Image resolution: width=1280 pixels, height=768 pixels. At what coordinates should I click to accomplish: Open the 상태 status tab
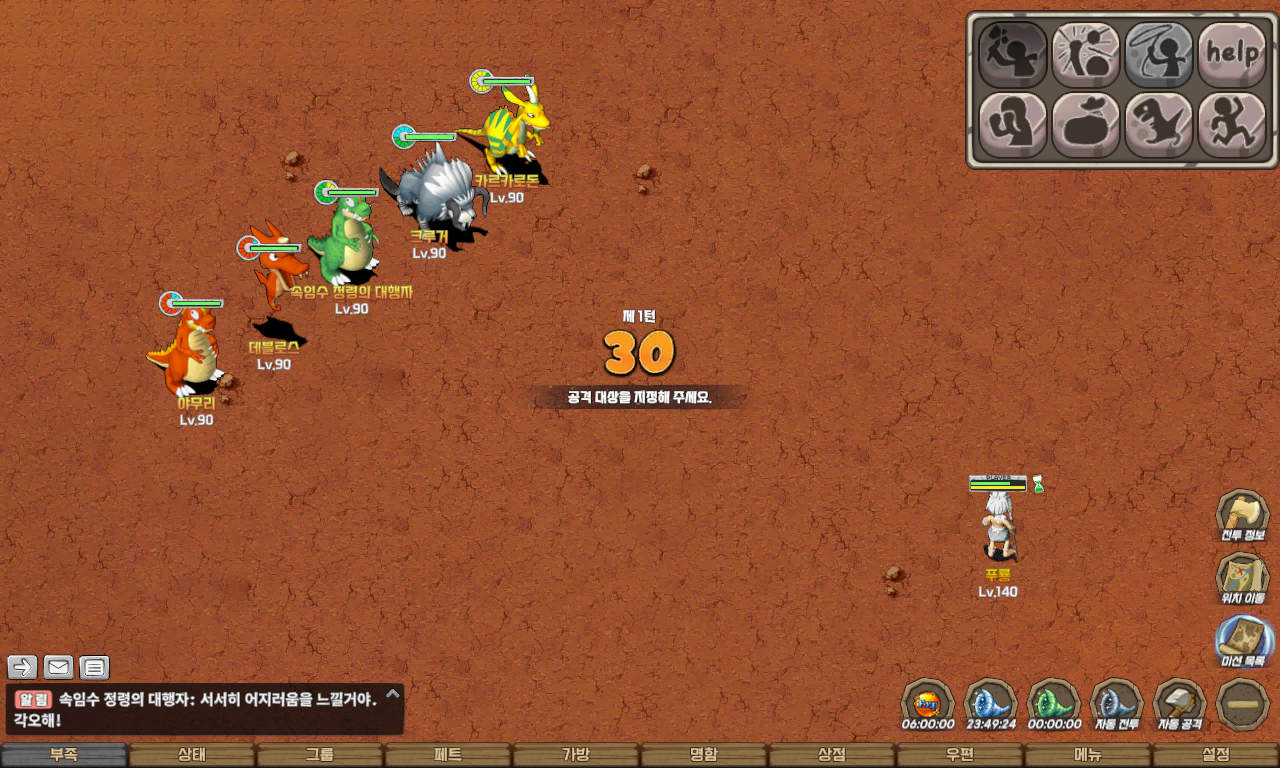click(192, 755)
